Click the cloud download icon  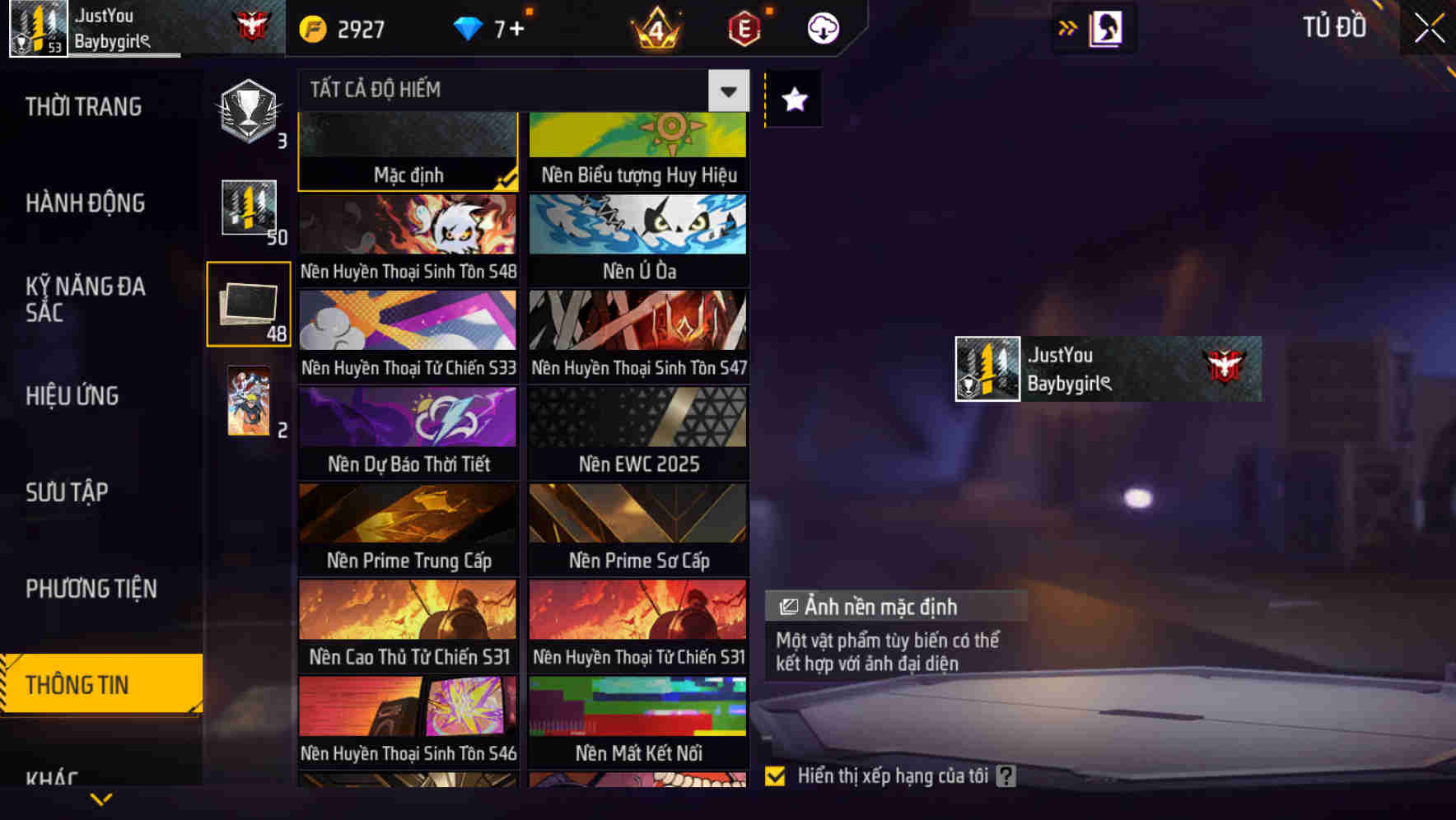823,27
